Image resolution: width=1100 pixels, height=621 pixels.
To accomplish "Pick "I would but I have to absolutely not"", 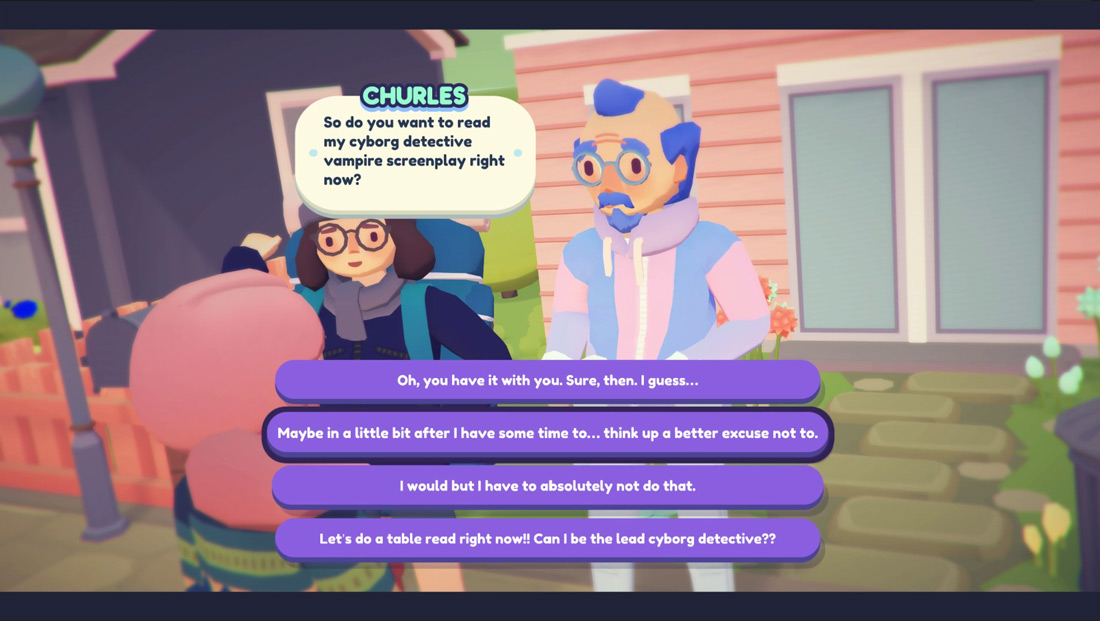I will (x=547, y=486).
